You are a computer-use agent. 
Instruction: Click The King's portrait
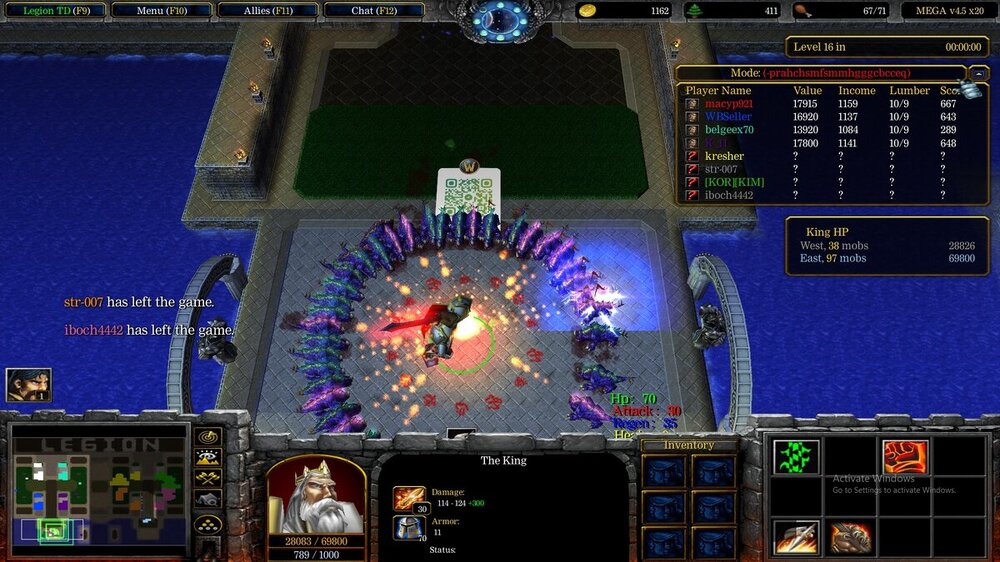point(316,496)
